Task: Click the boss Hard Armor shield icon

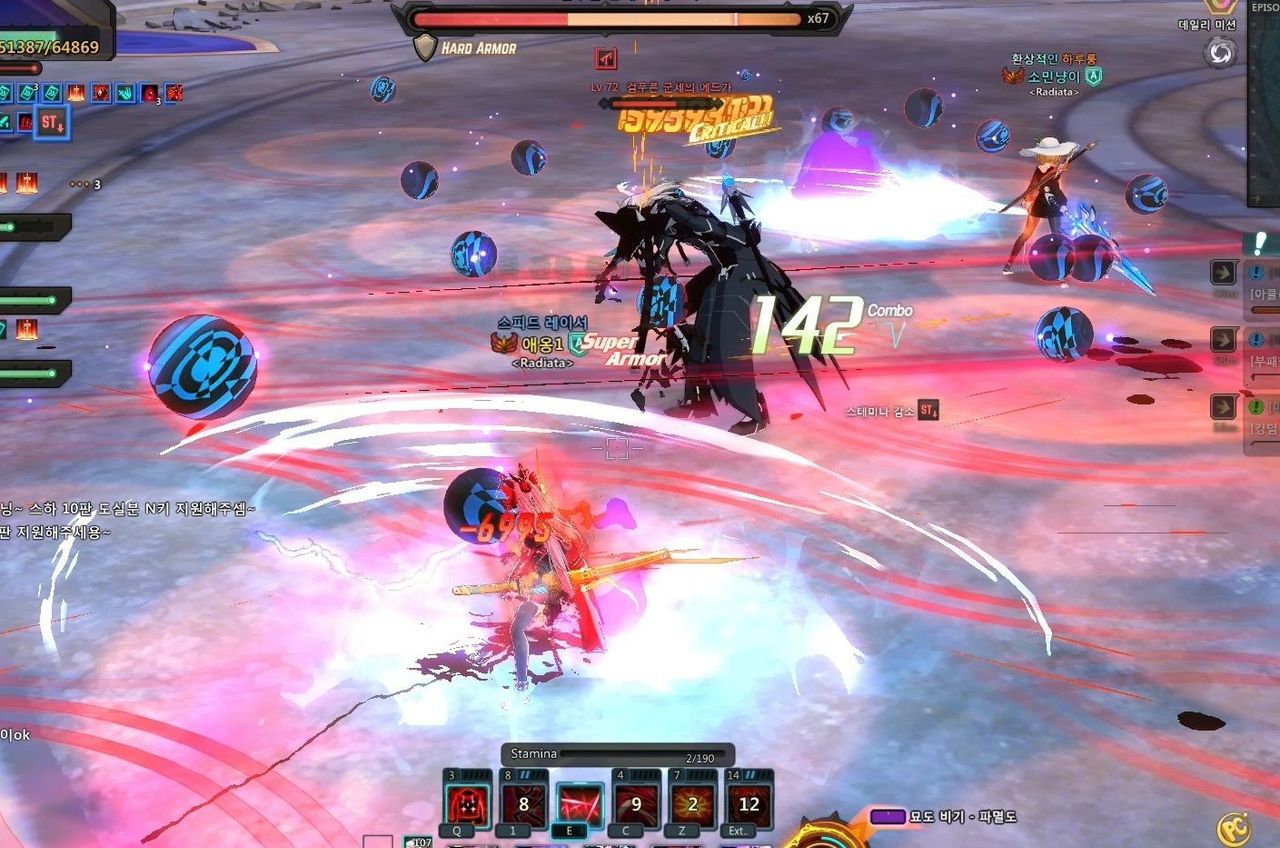Action: point(426,48)
